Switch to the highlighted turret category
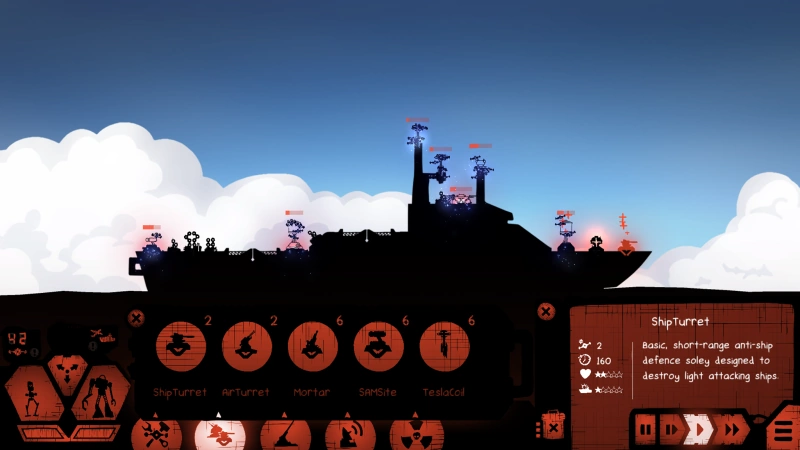 [220, 435]
